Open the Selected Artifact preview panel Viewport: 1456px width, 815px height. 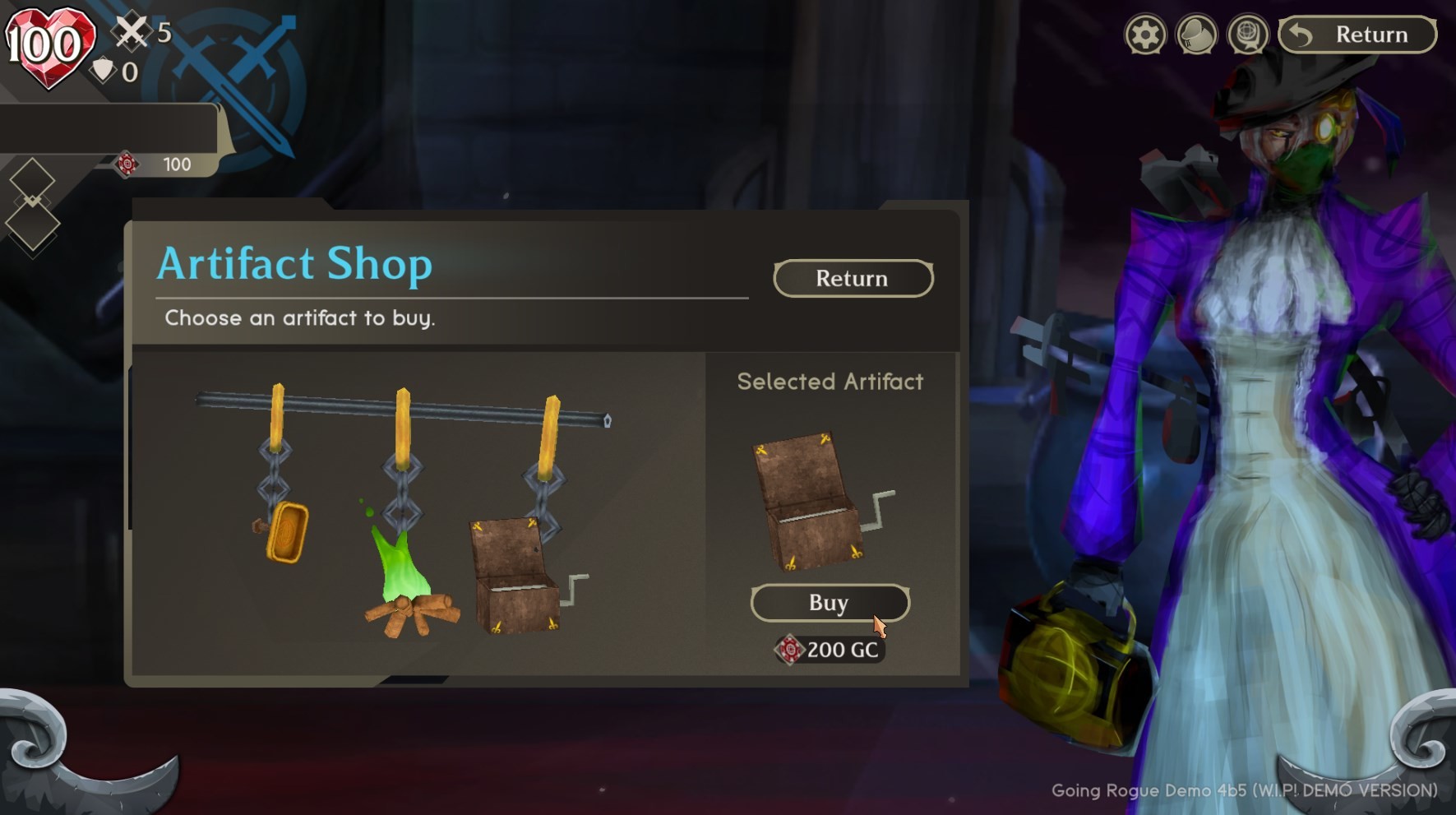click(830, 381)
